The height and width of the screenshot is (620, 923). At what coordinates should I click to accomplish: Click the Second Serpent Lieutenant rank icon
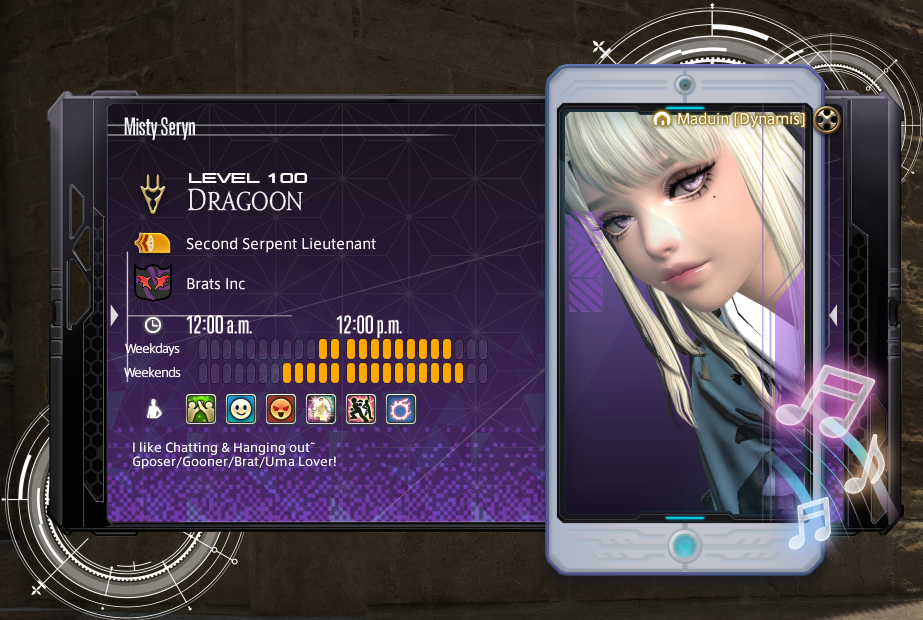(x=153, y=243)
